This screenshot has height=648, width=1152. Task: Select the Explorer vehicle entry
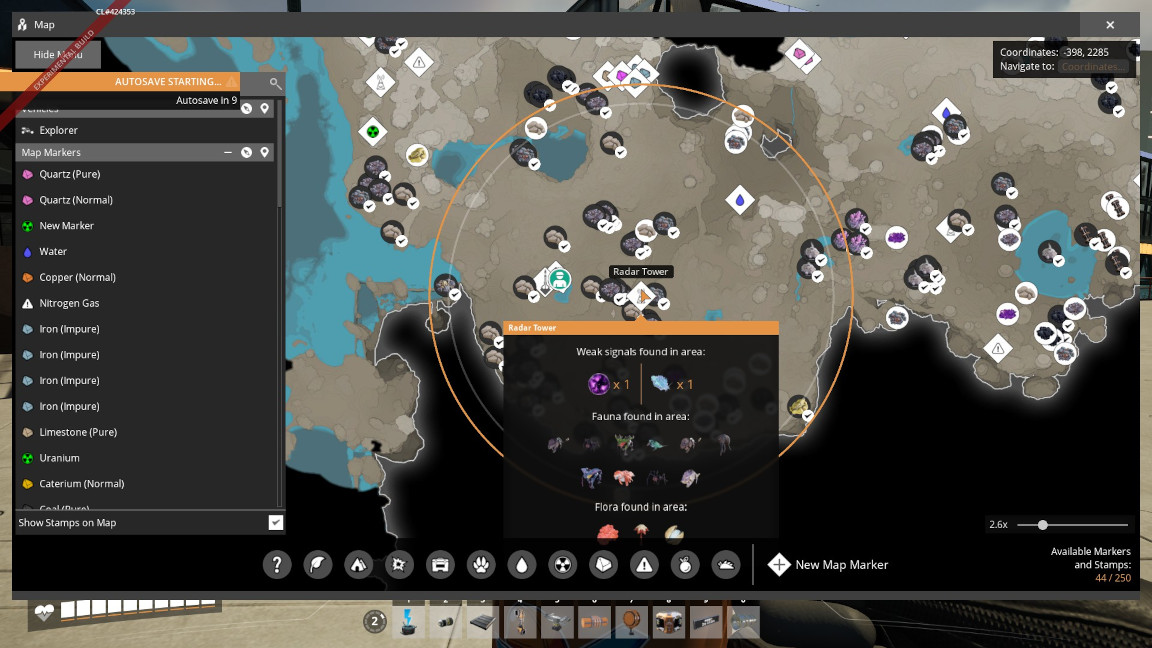(x=58, y=130)
